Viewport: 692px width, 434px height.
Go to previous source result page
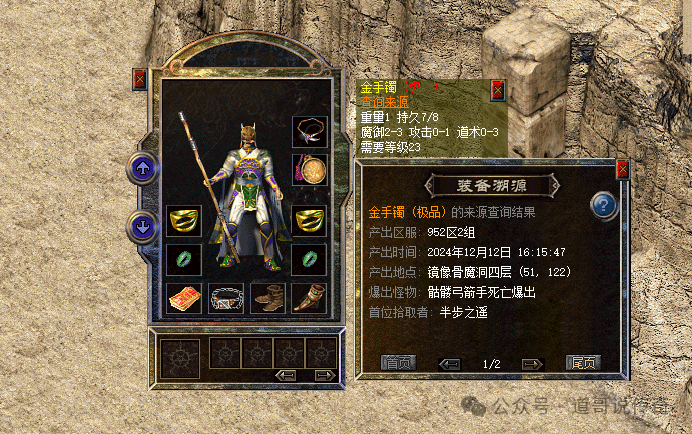449,364
